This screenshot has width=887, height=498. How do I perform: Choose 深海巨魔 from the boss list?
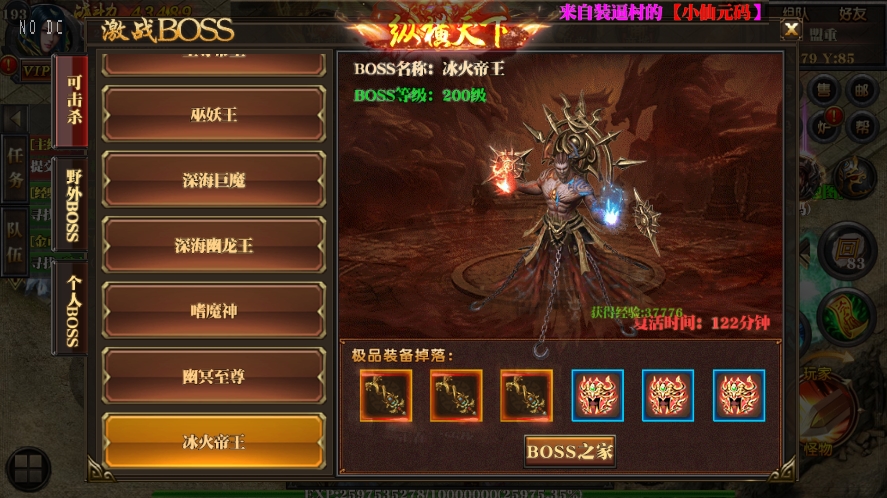(x=214, y=180)
